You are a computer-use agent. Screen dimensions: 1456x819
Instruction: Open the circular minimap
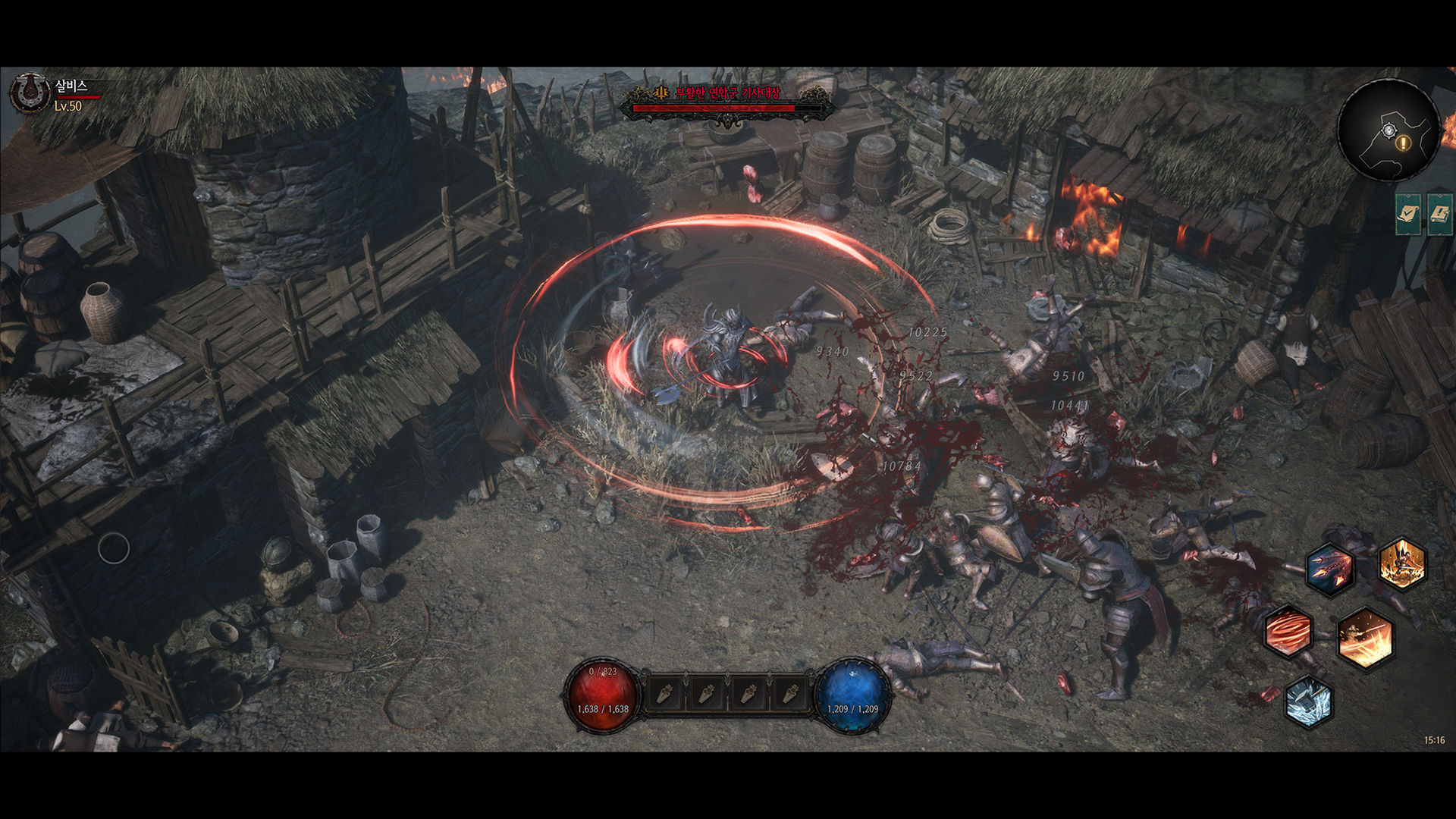(x=1388, y=130)
